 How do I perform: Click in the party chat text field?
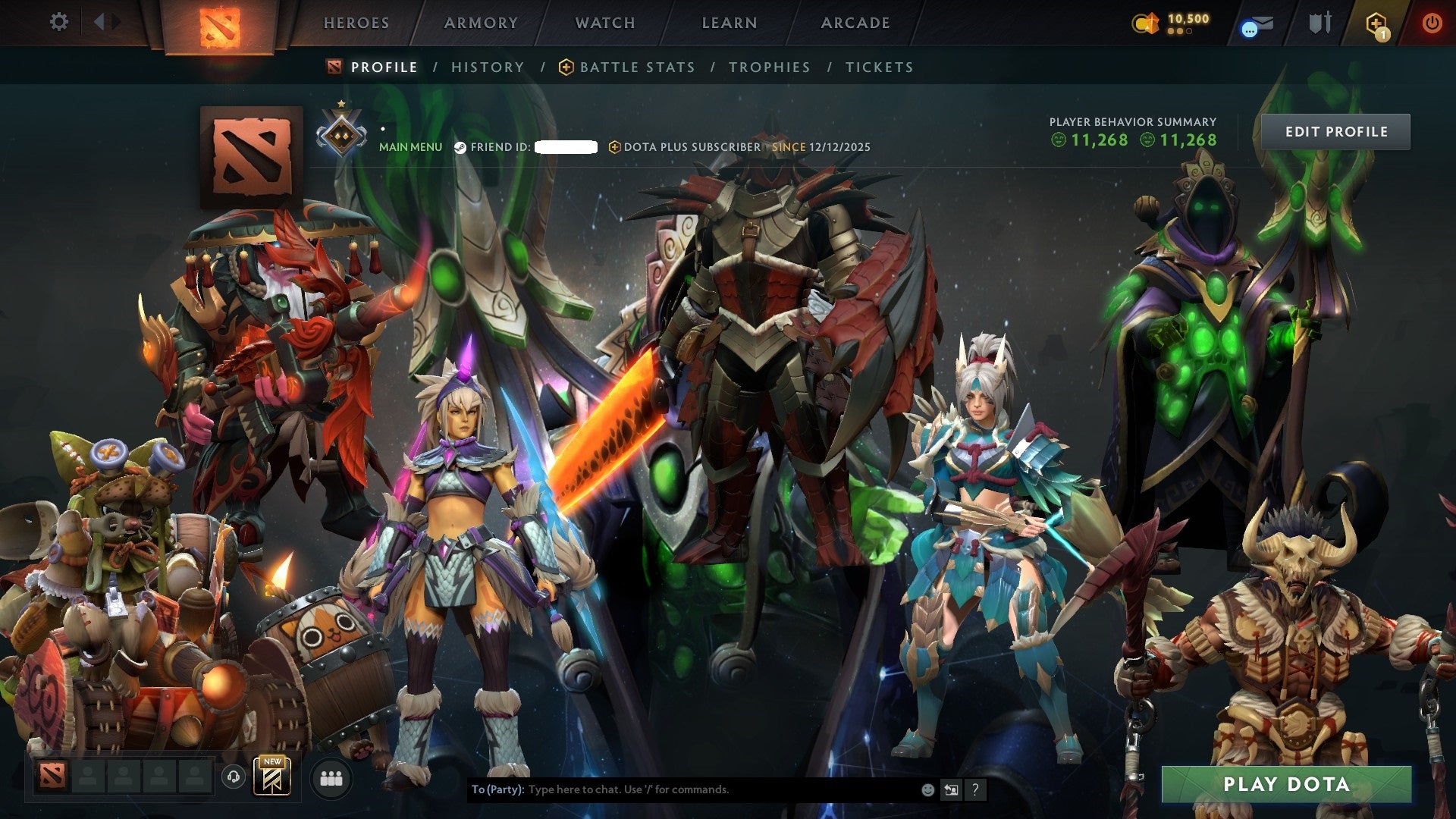[682, 789]
